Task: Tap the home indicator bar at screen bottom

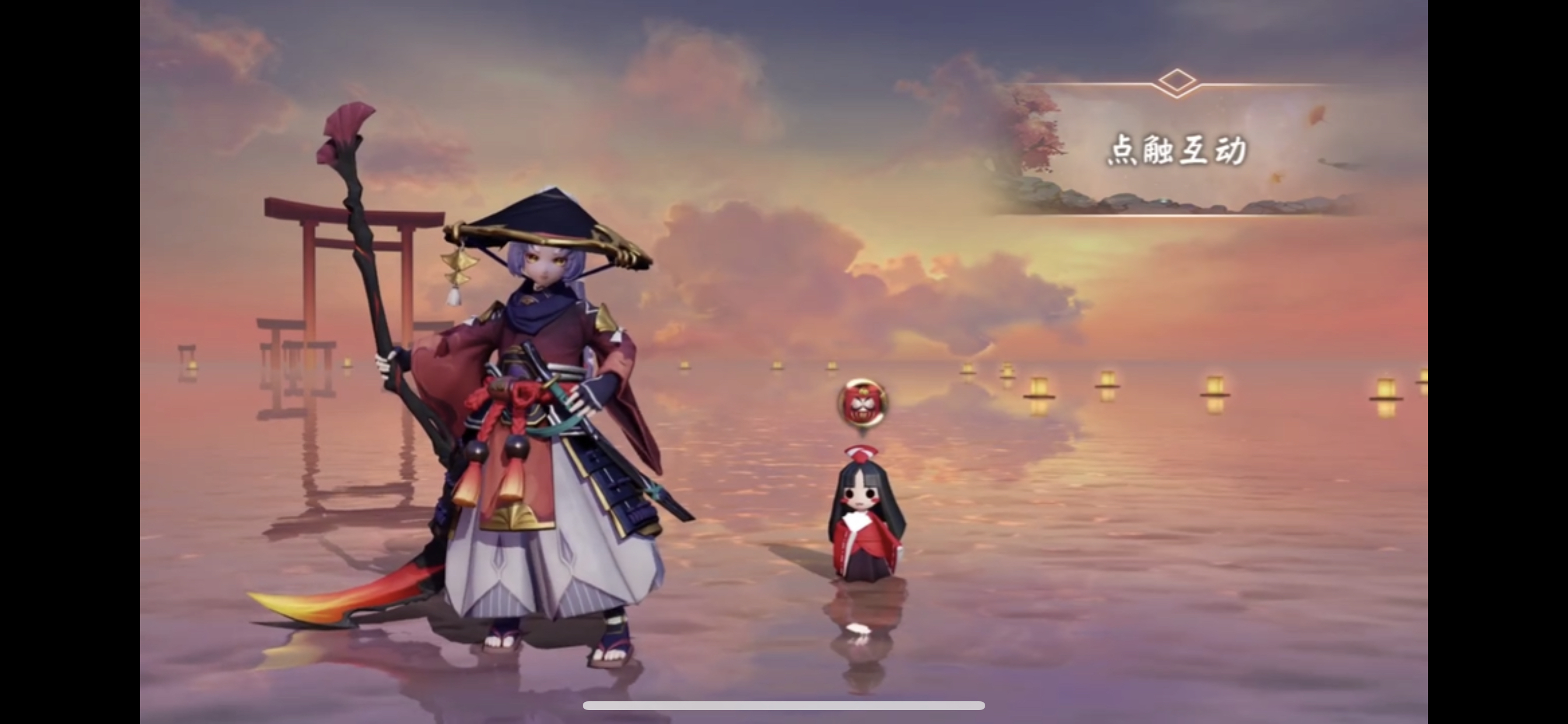Action: [x=784, y=706]
